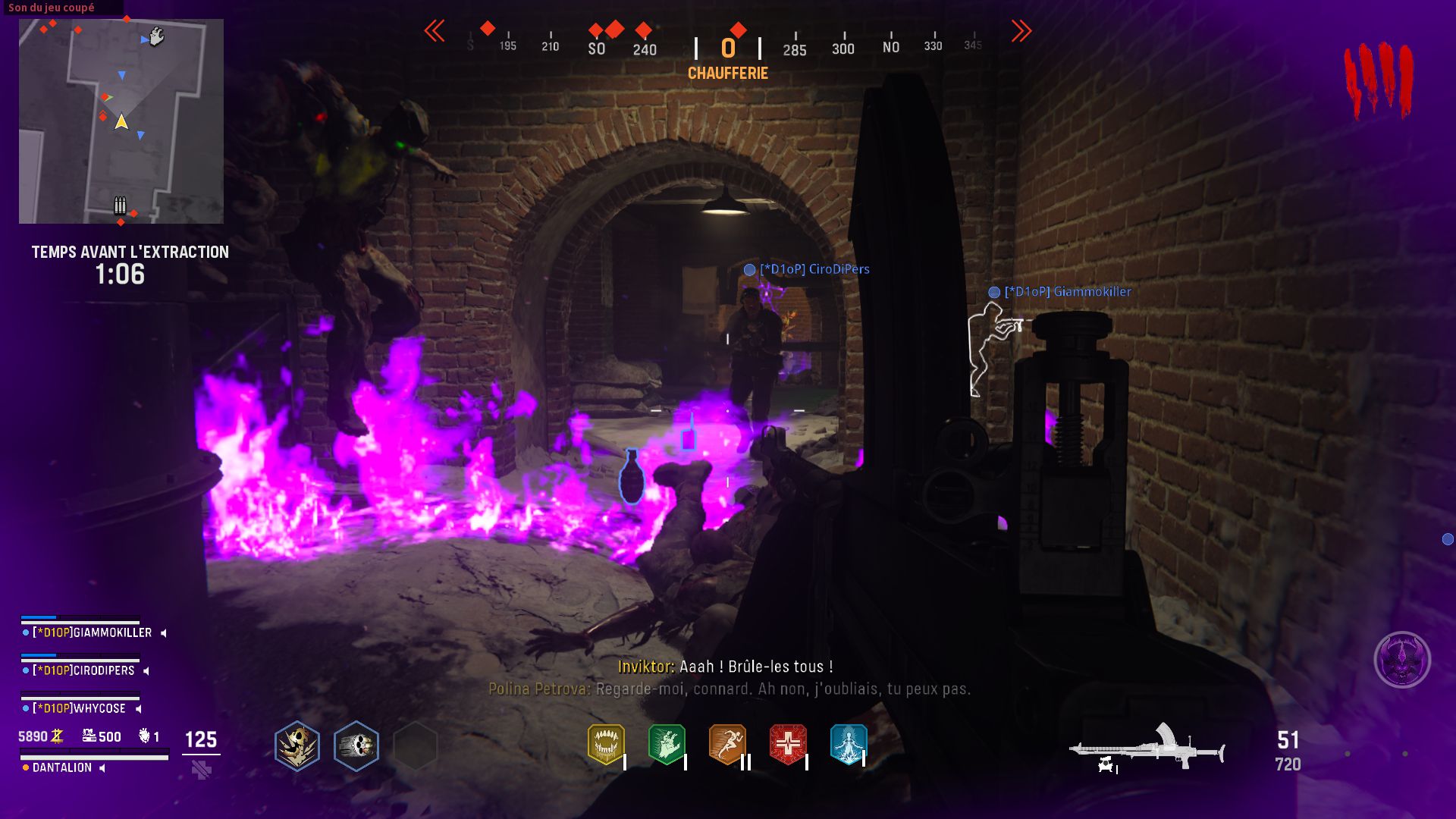
Task: Click the left compass double-arrow
Action: [x=435, y=31]
